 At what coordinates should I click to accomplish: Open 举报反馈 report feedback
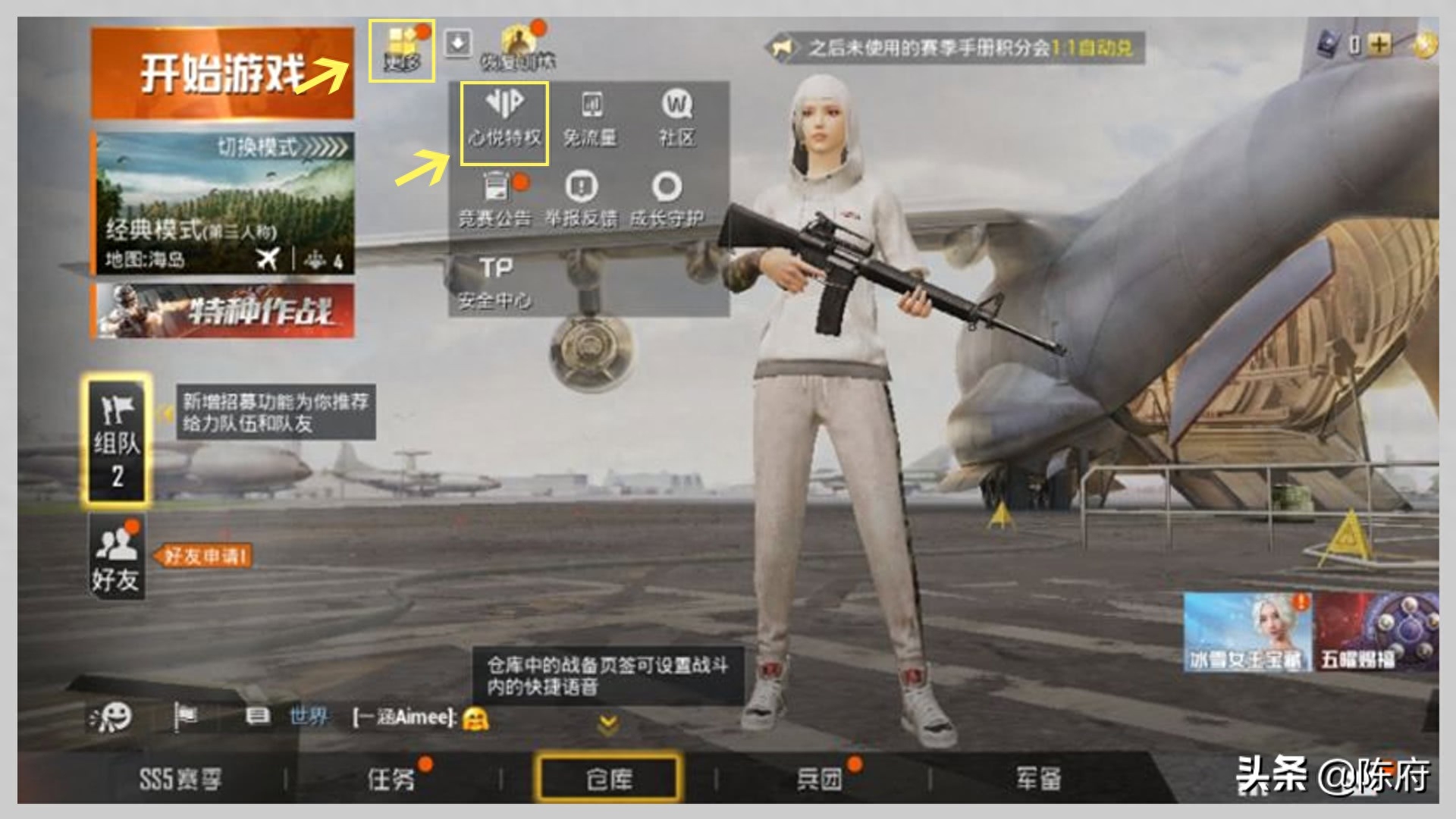582,193
